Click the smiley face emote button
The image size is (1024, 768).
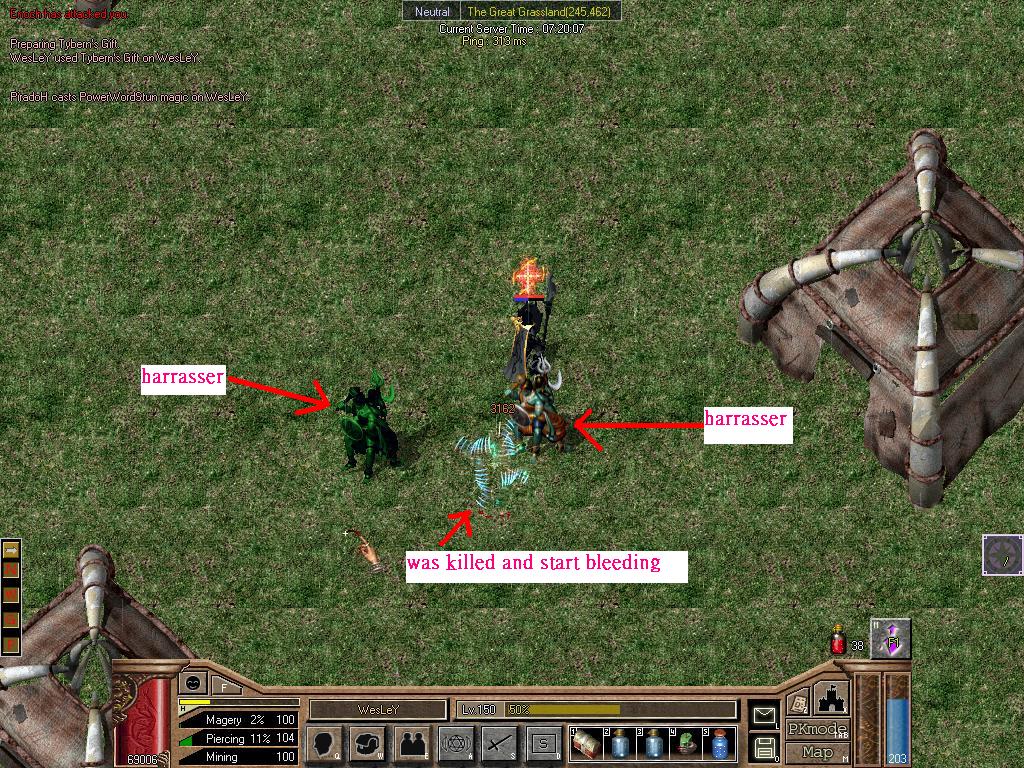click(x=192, y=682)
